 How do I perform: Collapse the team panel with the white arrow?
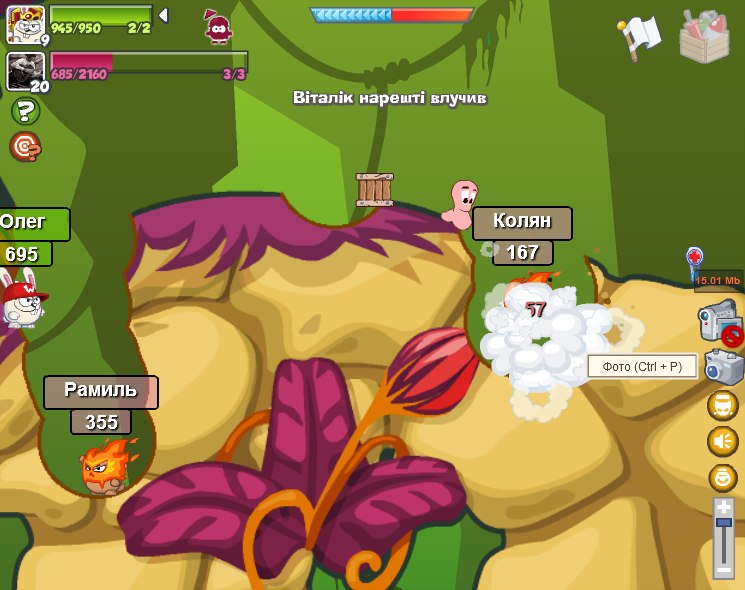pos(163,15)
